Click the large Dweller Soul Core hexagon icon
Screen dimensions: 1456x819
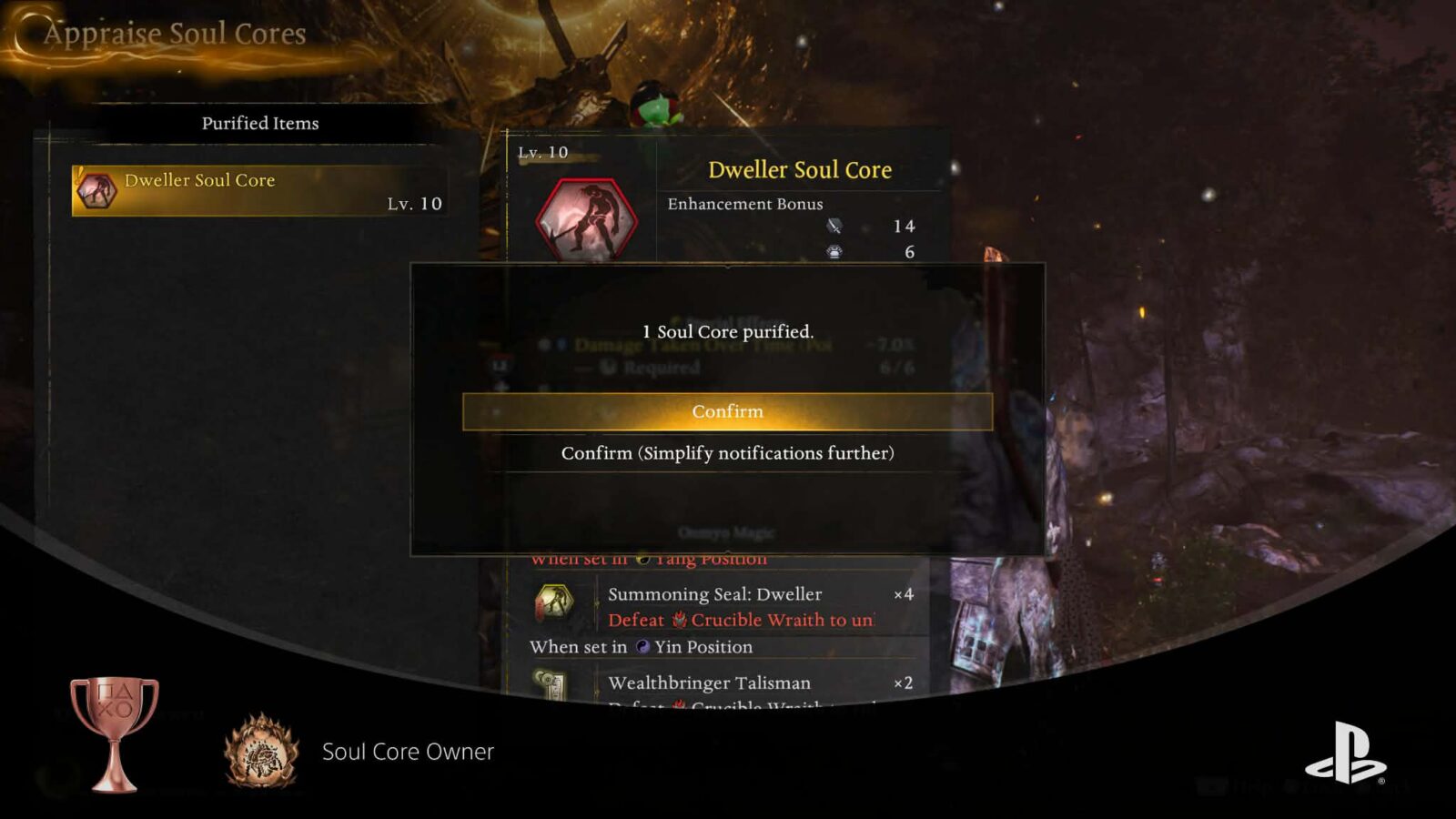587,220
